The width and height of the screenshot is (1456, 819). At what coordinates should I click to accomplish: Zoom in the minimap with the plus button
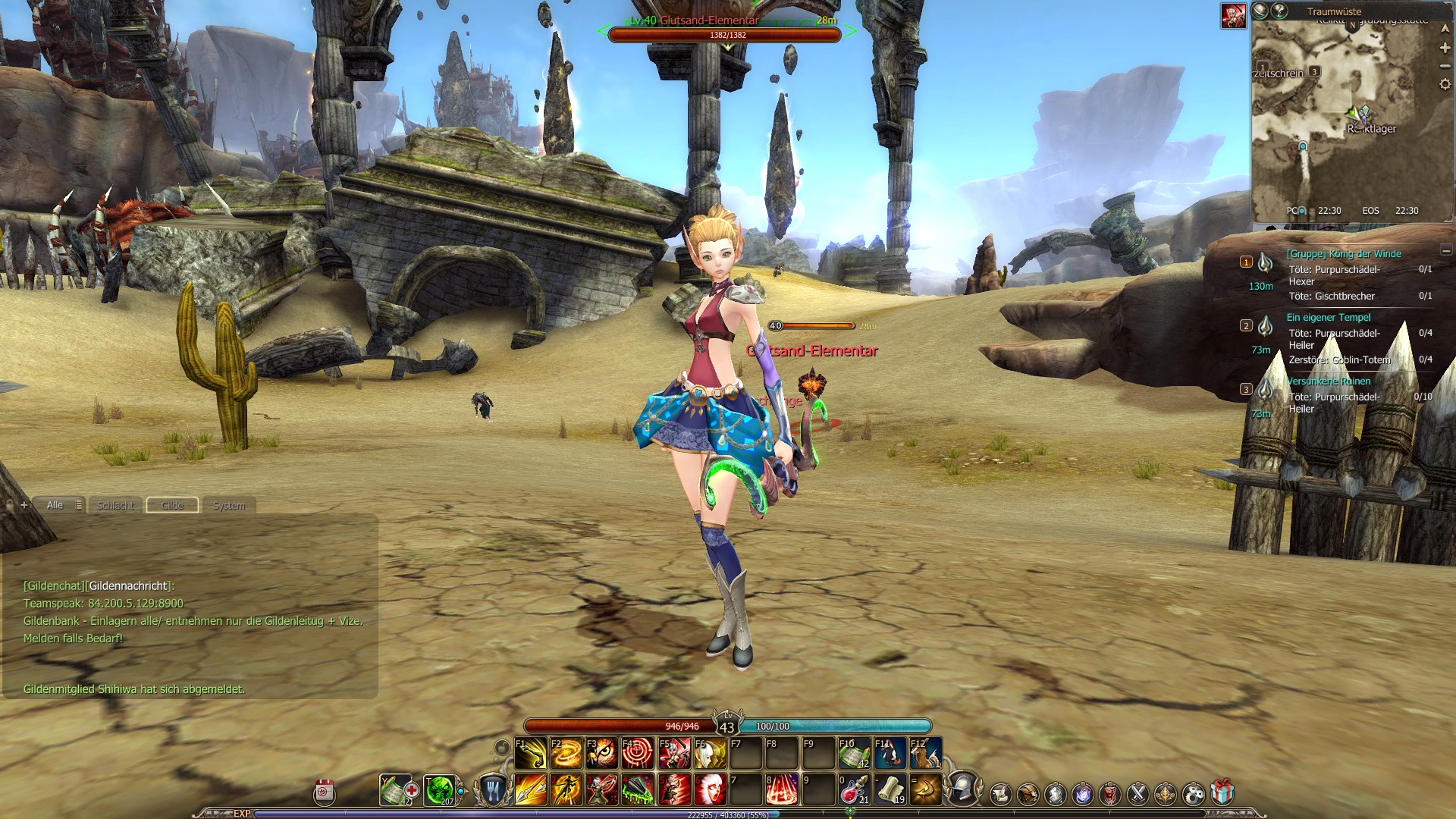coord(1445,48)
